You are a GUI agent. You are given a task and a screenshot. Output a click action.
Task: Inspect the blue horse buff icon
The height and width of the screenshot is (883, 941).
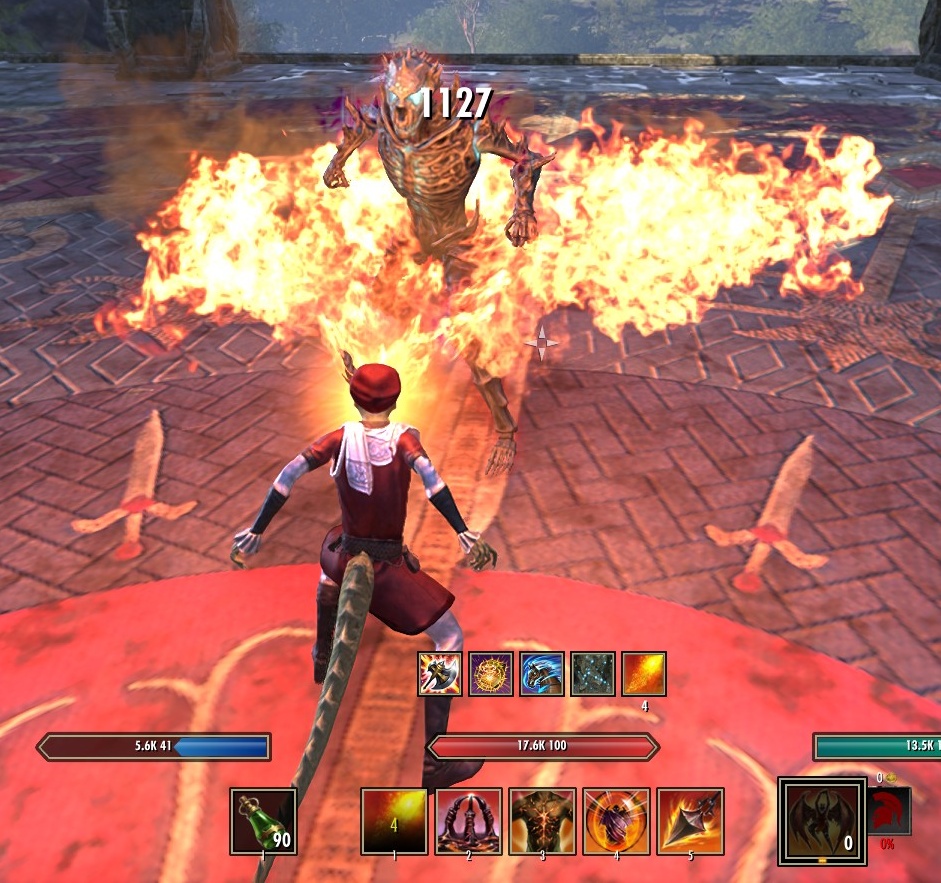click(542, 674)
